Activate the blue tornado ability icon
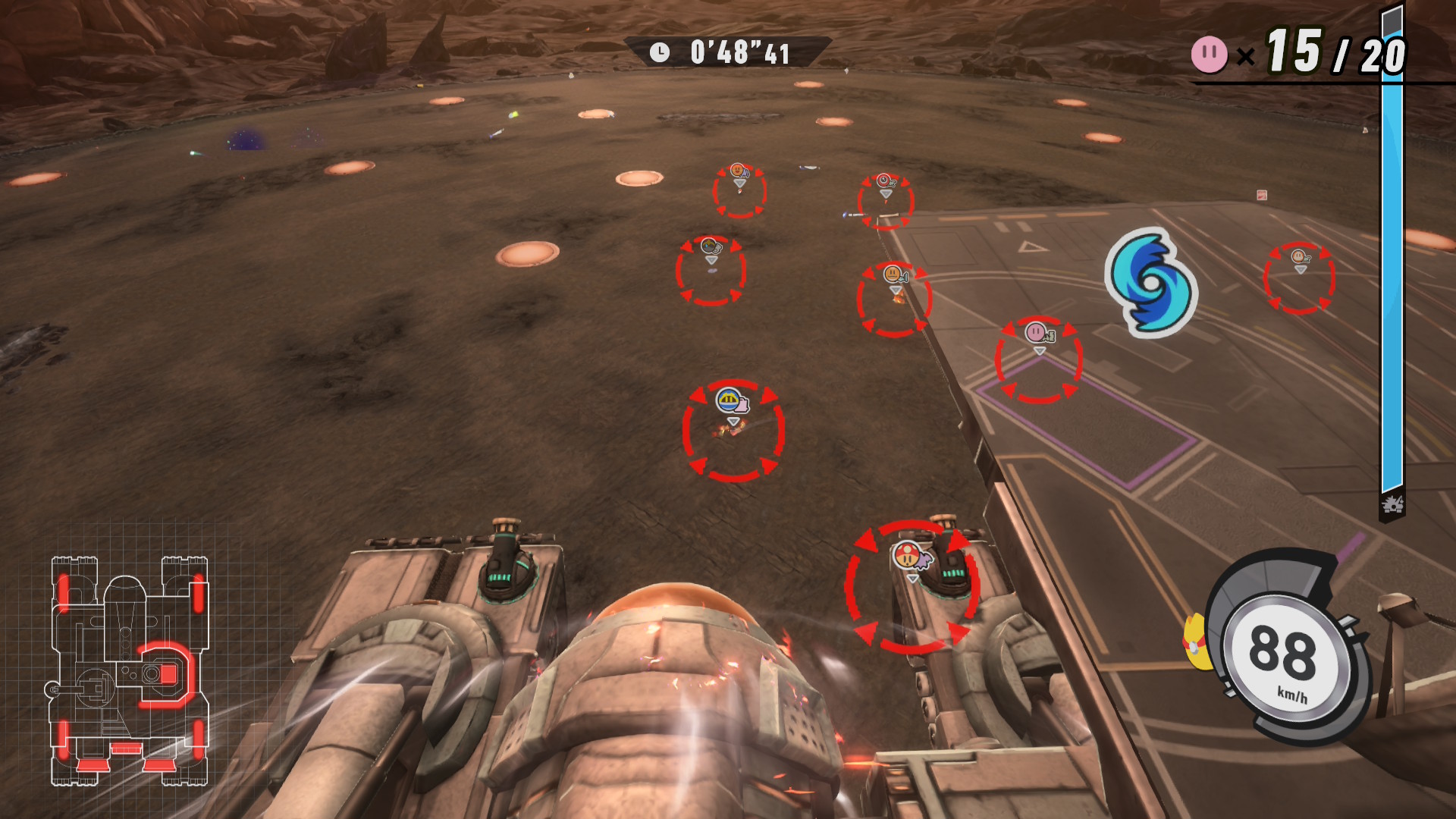 tap(1151, 283)
